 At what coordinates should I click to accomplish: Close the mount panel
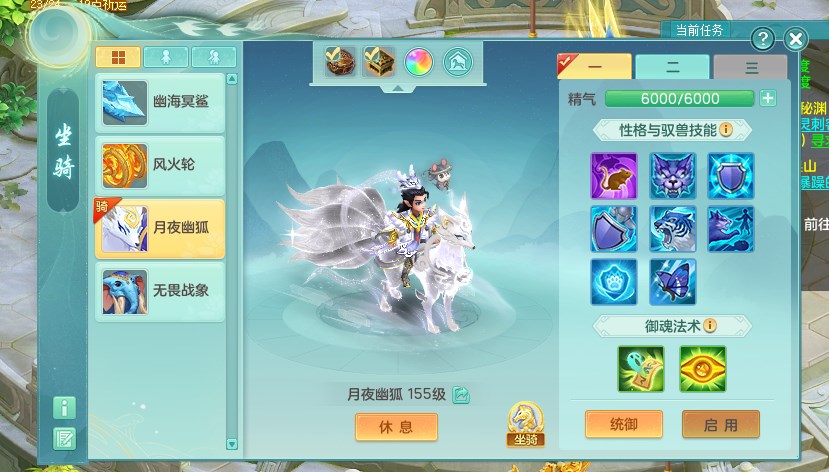coord(795,39)
